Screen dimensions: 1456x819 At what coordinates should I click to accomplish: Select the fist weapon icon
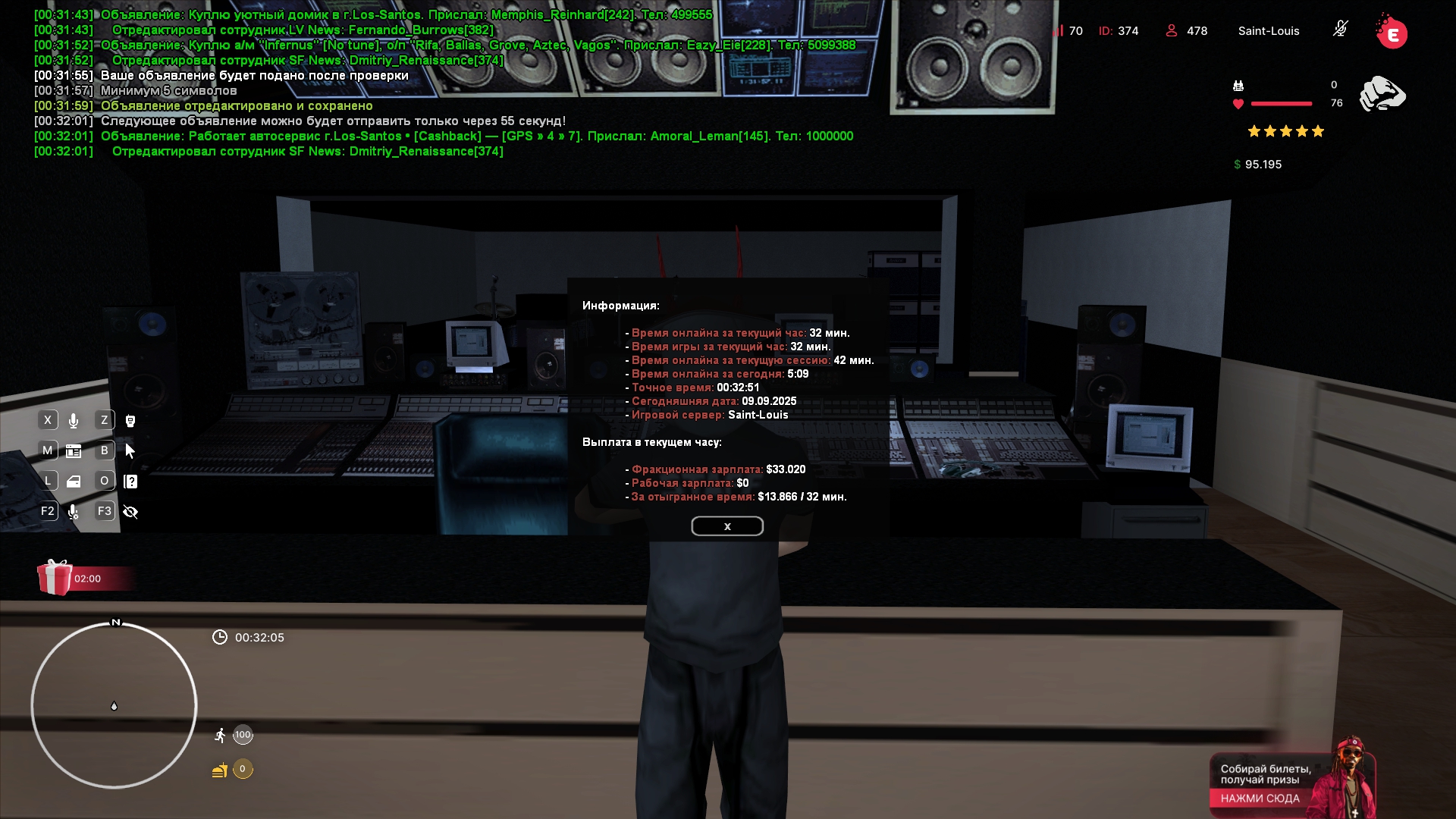1382,95
